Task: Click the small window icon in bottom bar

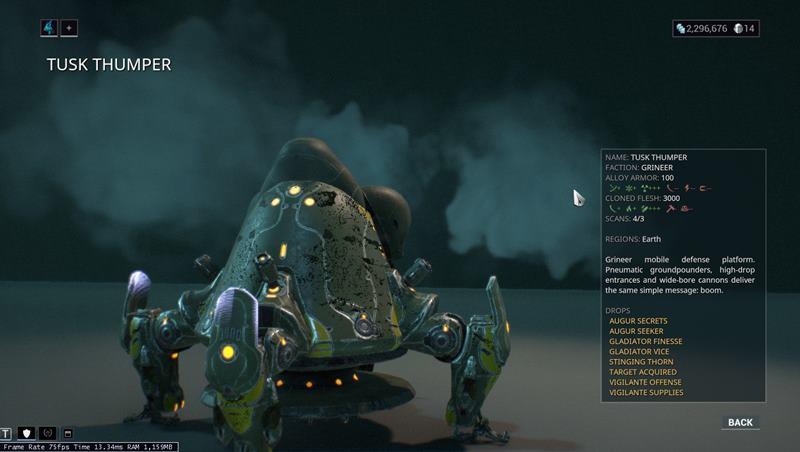Action: click(x=68, y=433)
